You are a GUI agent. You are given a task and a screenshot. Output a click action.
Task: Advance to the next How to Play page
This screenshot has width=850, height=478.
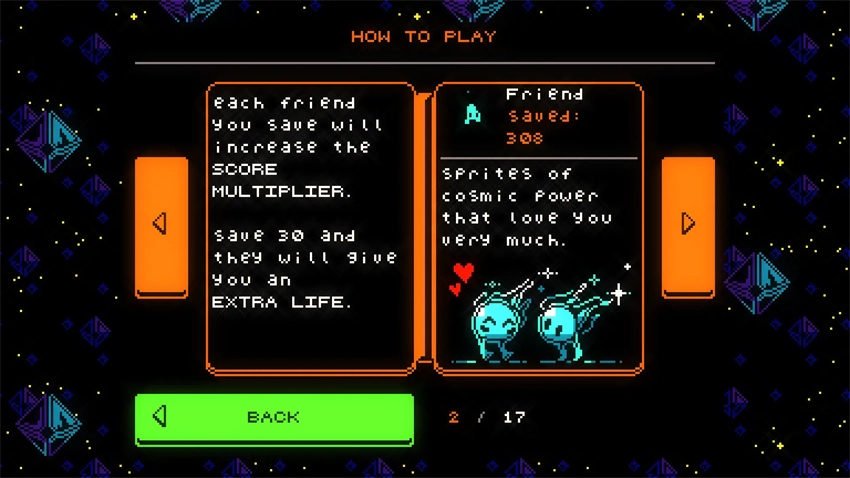pyautogui.click(x=688, y=225)
